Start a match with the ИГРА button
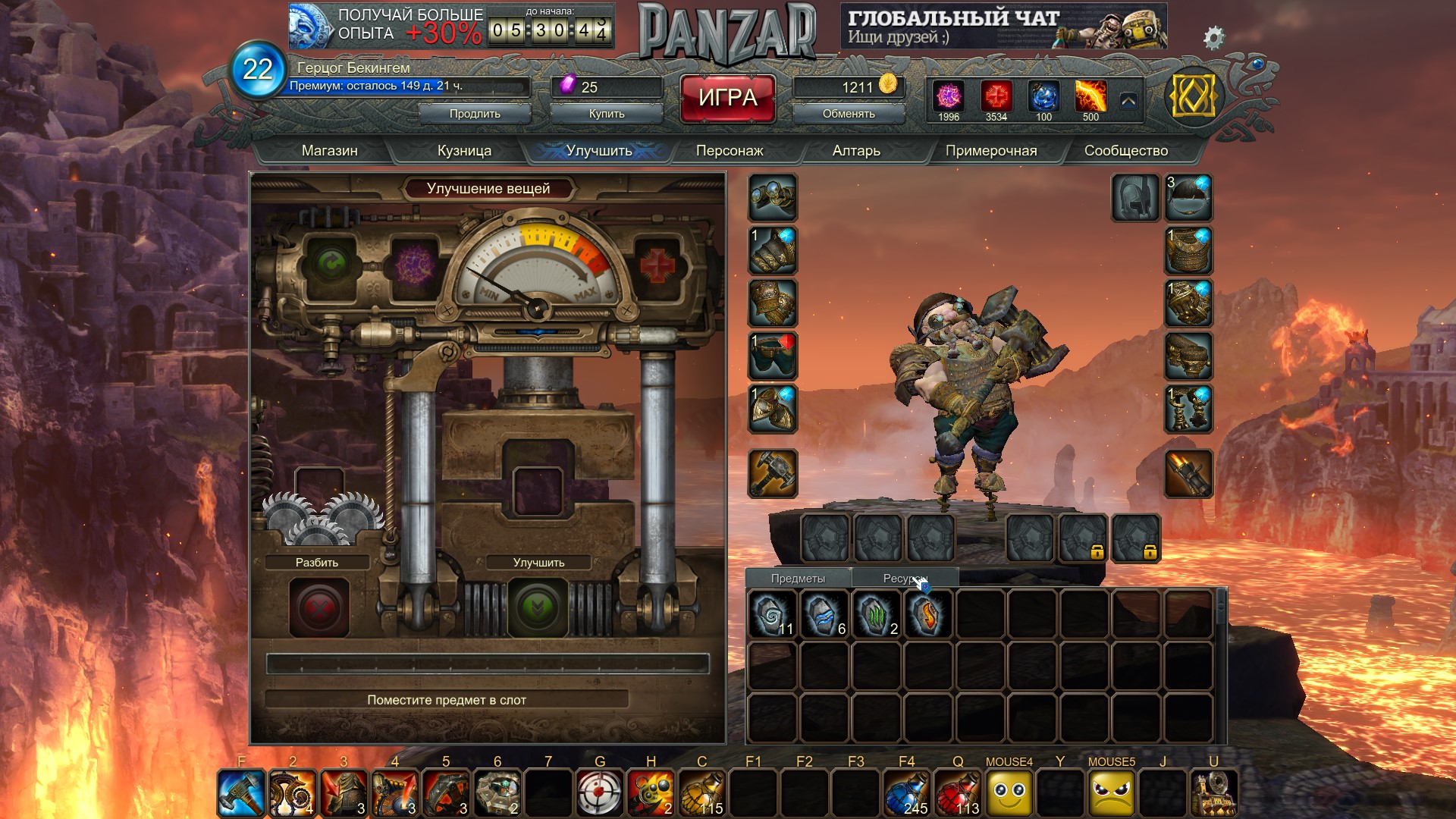The height and width of the screenshot is (819, 1456). point(727,98)
